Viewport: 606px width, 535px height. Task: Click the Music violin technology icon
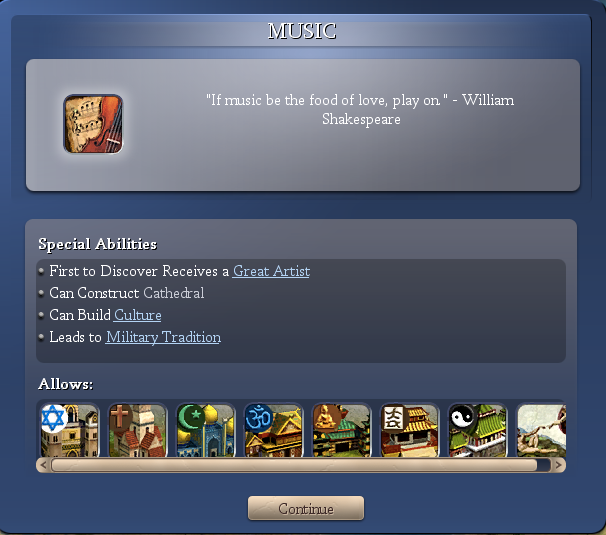(x=93, y=124)
